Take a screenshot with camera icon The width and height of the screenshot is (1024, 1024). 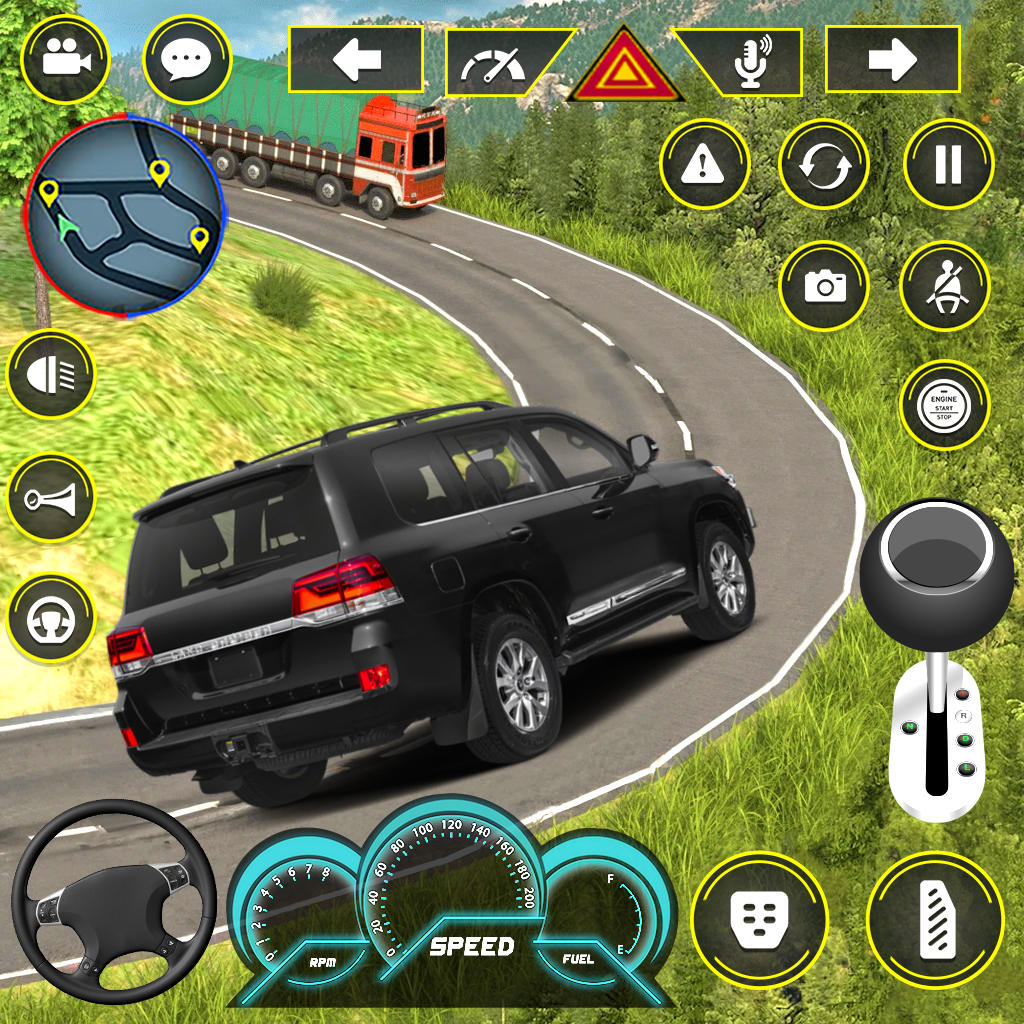pos(825,286)
